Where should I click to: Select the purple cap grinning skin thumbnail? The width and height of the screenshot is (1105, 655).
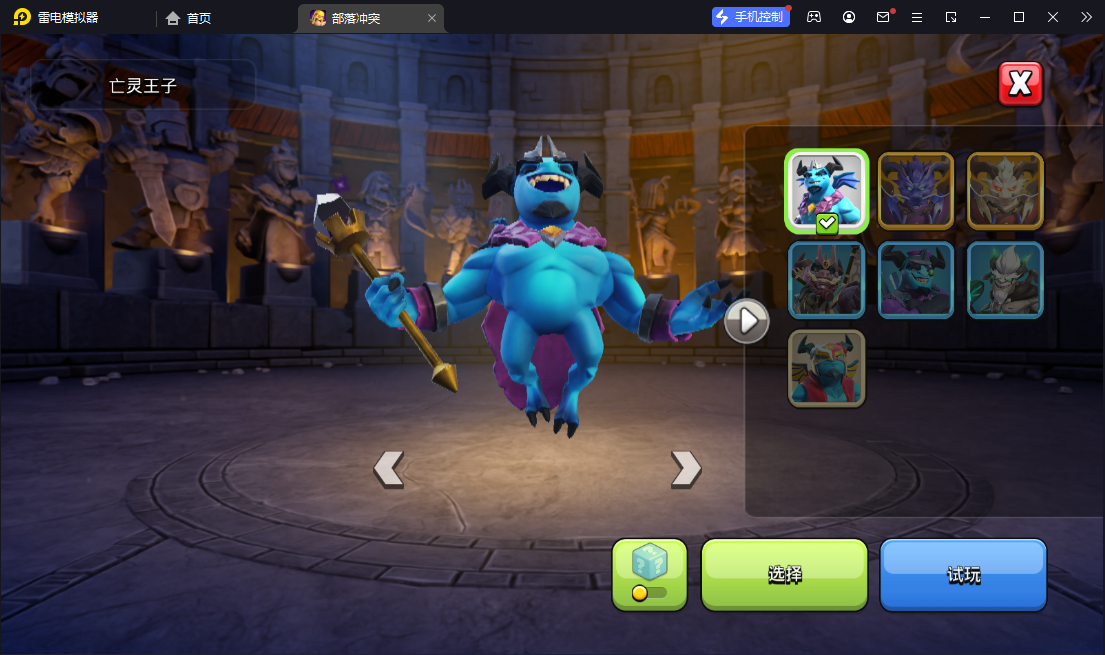(915, 280)
